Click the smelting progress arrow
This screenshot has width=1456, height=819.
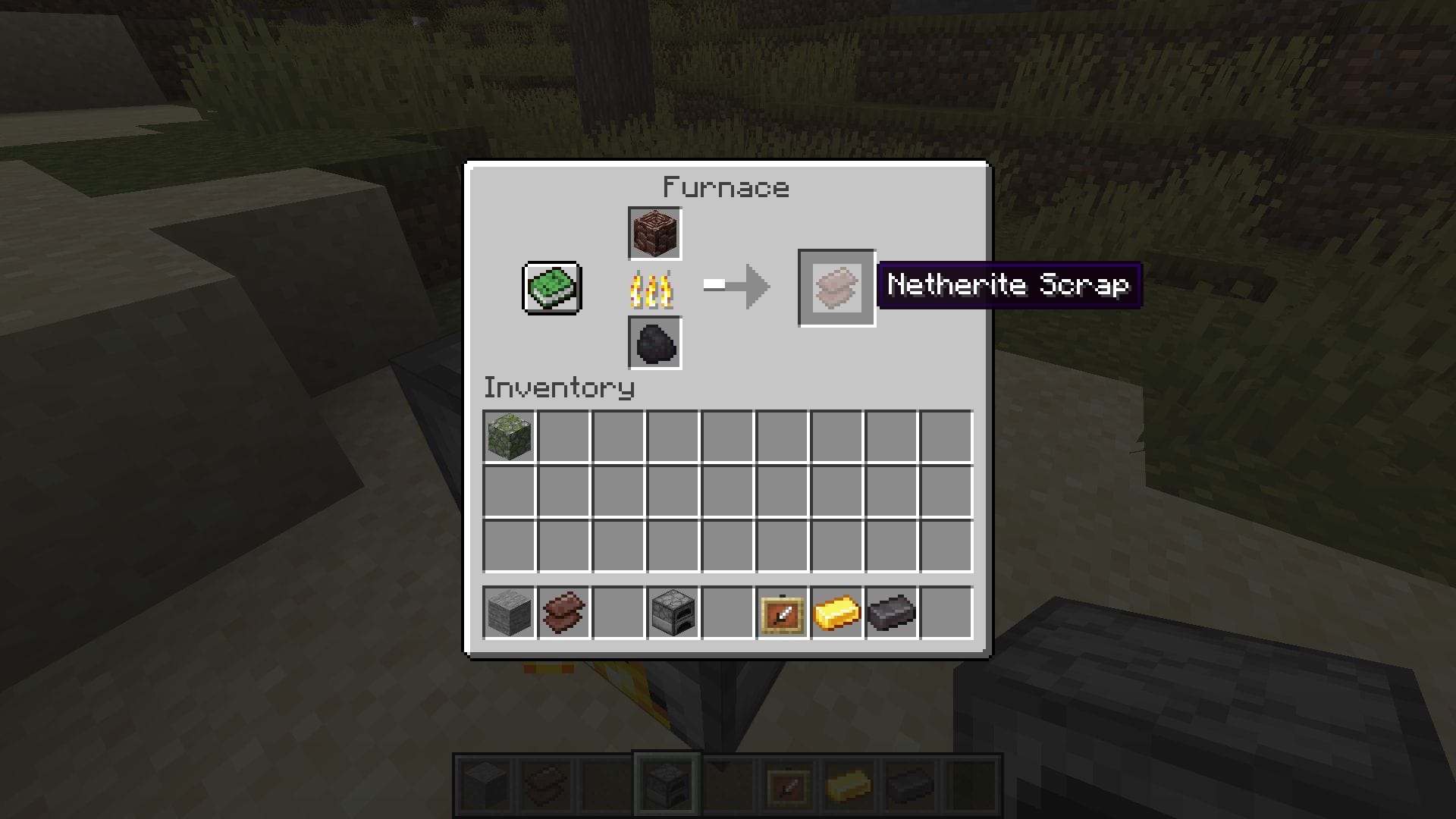point(734,287)
